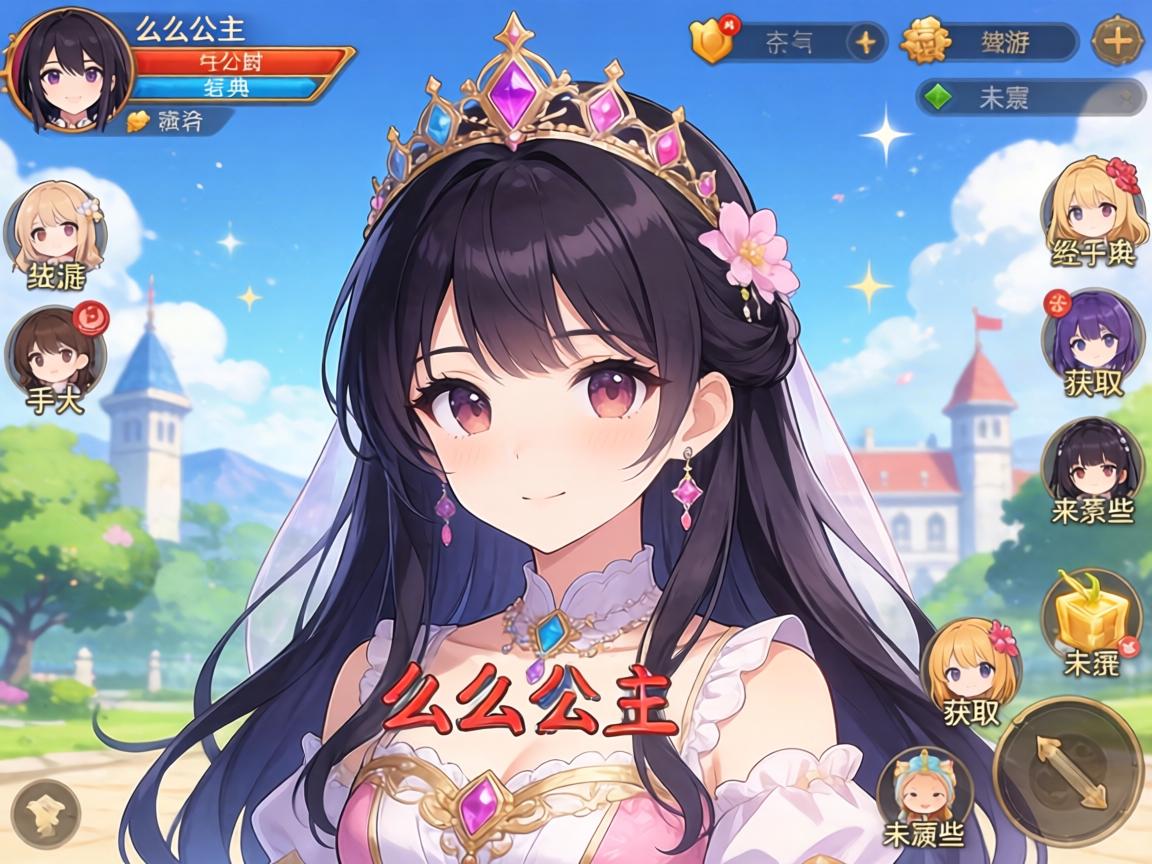Add more shield currency with plus button
This screenshot has width=1152, height=864.
pos(865,42)
